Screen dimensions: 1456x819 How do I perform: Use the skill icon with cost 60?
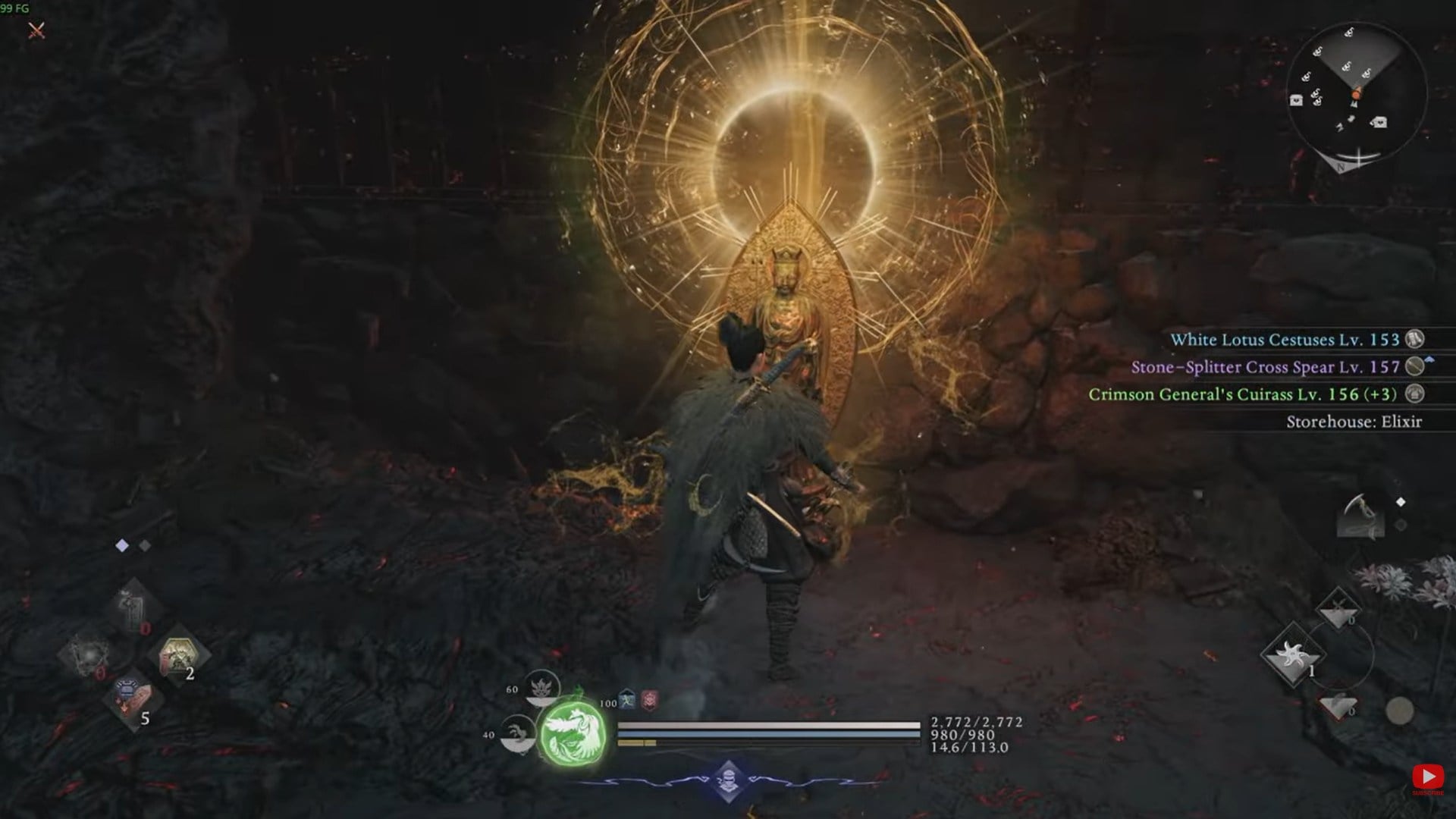[x=543, y=688]
